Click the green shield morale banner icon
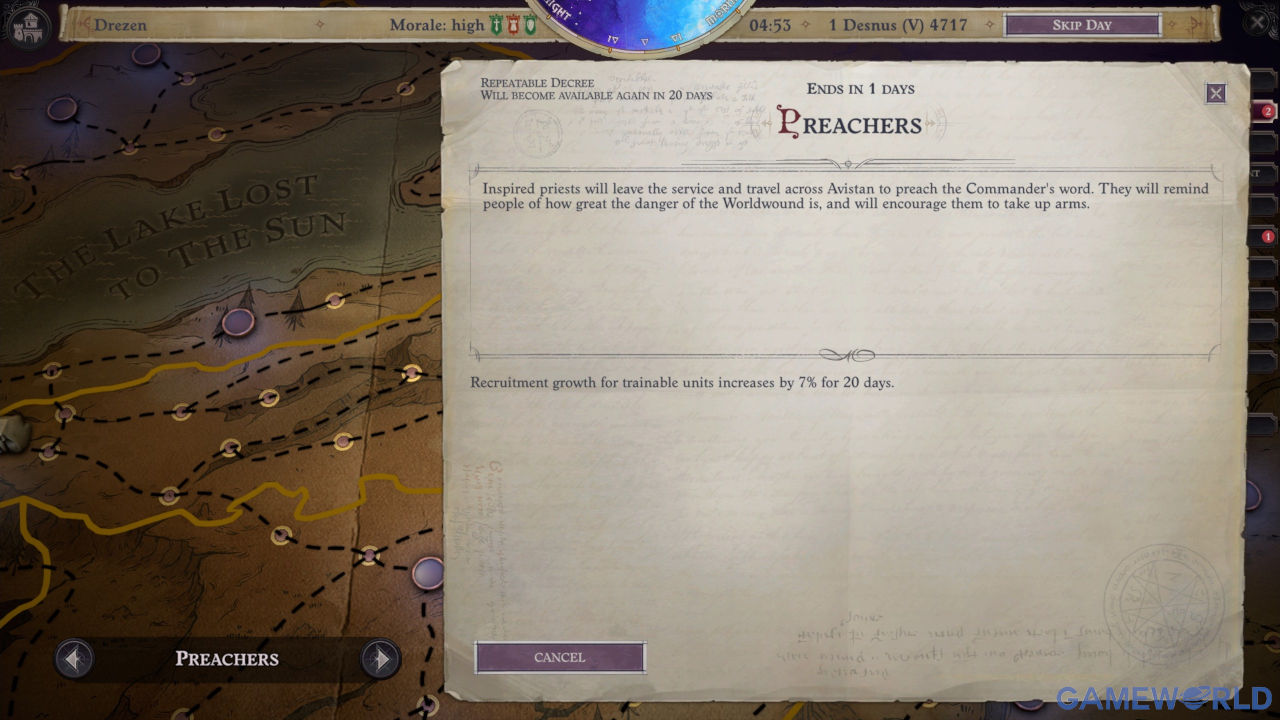The width and height of the screenshot is (1280, 720). click(529, 24)
